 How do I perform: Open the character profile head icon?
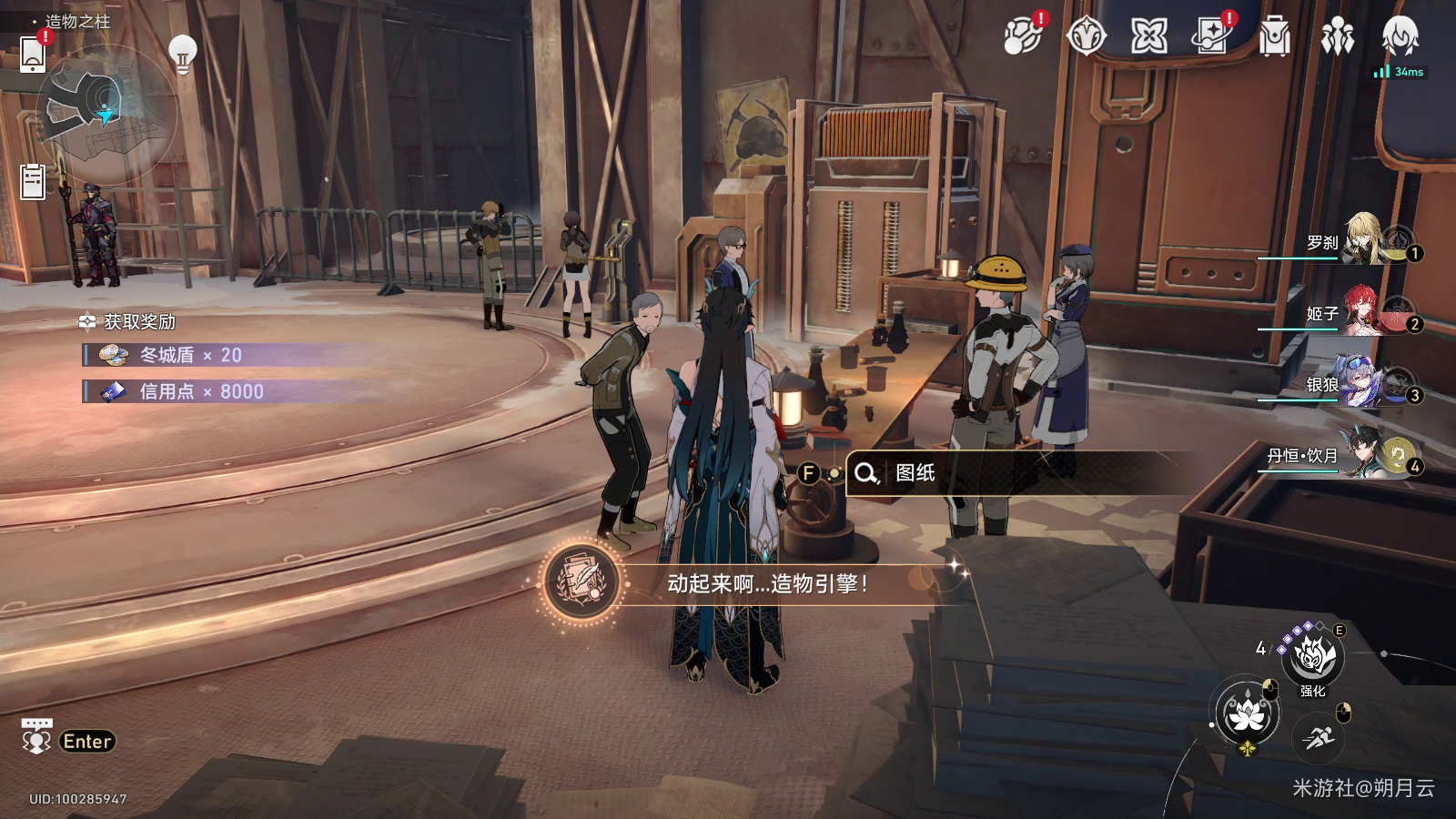coord(1400,36)
